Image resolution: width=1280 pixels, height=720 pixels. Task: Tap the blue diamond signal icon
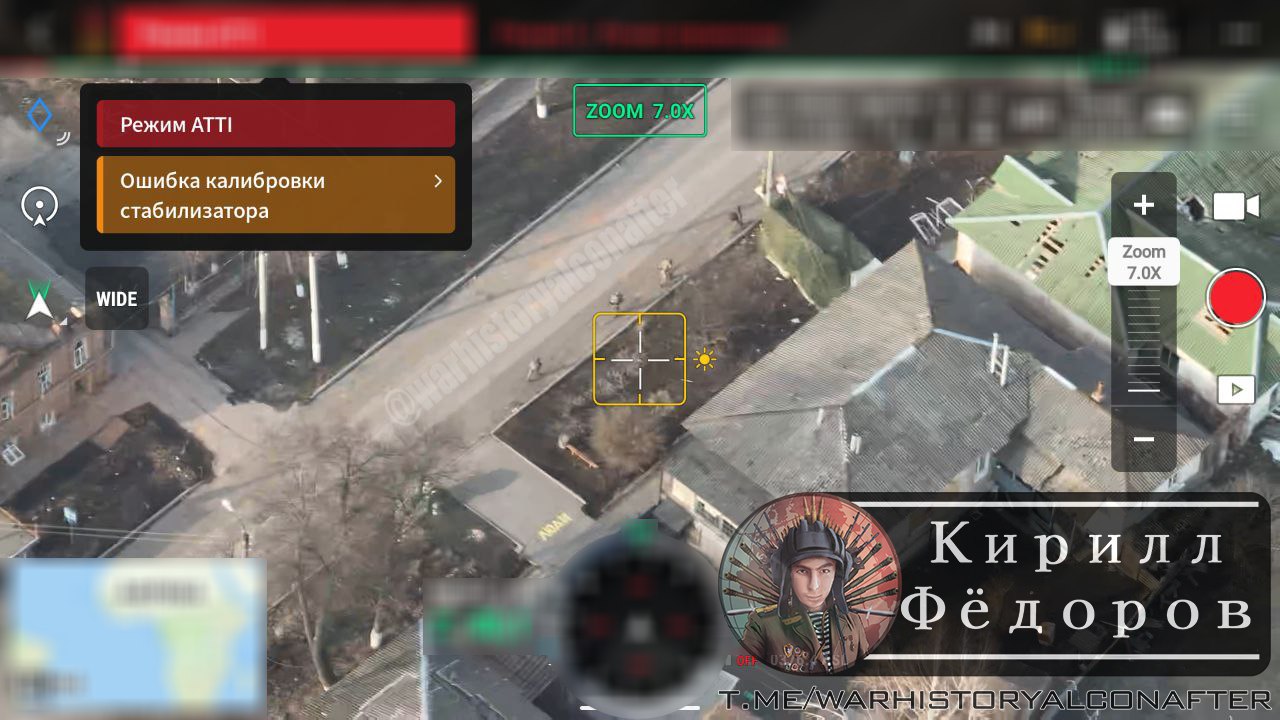[x=40, y=116]
